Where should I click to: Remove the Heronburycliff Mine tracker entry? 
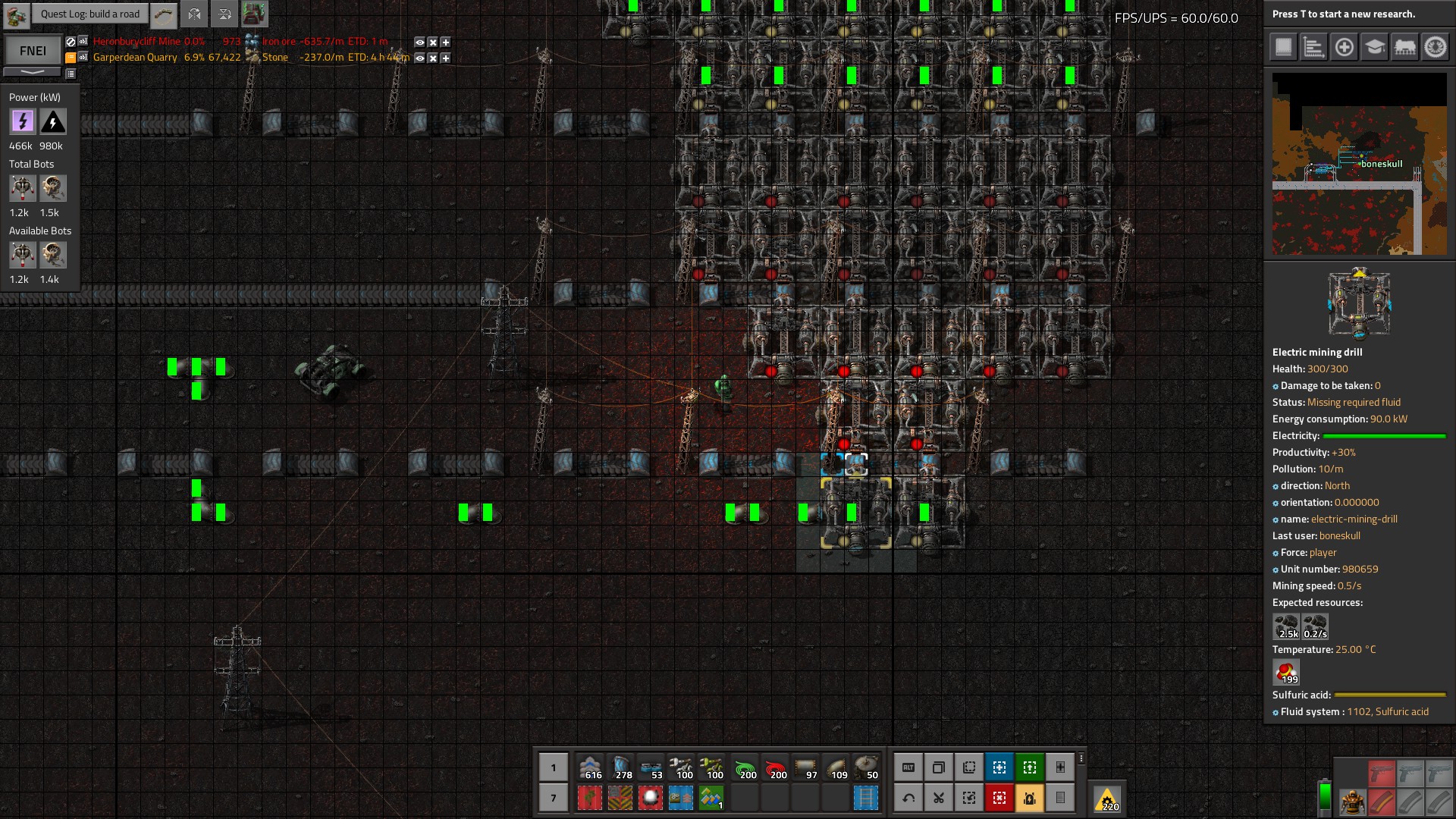click(x=432, y=42)
